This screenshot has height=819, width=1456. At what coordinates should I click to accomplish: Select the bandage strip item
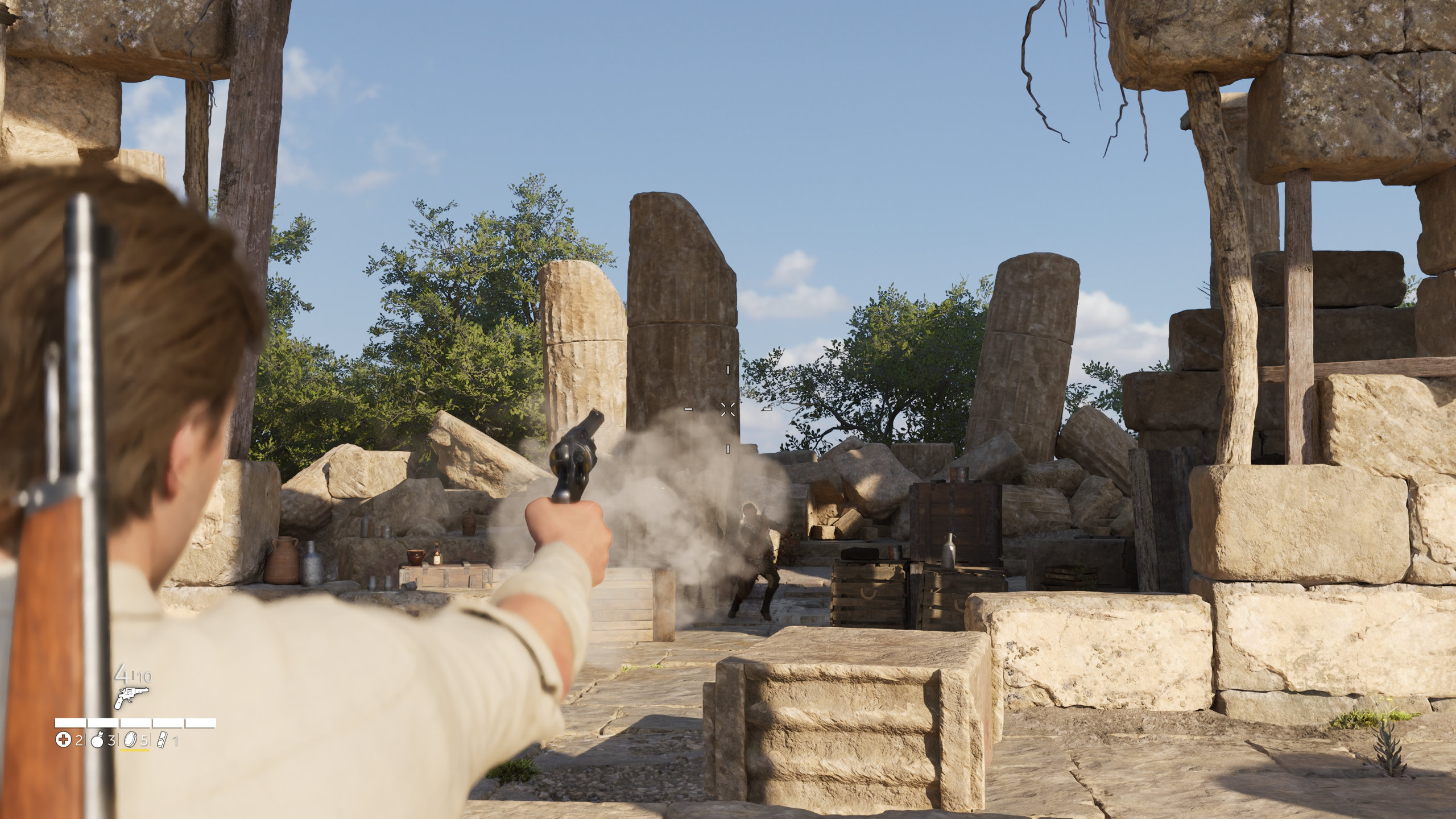click(x=163, y=740)
